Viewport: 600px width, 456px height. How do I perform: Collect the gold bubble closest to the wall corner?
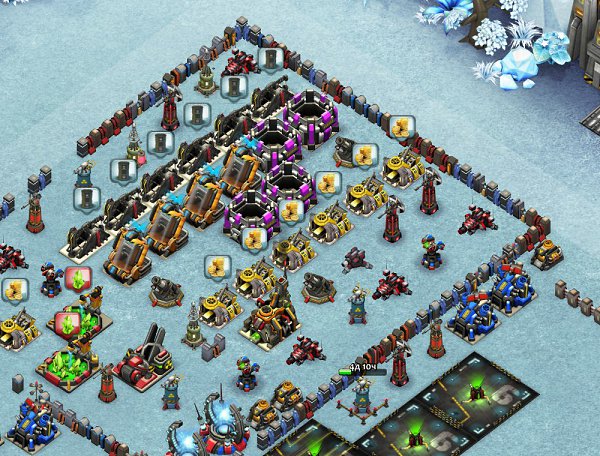[402, 128]
